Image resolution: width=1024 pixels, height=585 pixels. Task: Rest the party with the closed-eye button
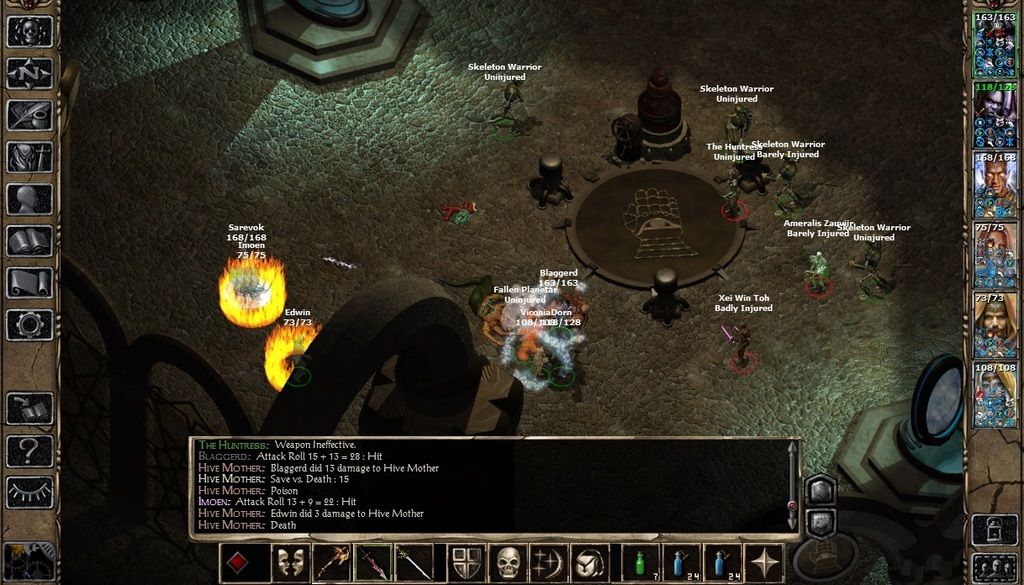click(30, 492)
